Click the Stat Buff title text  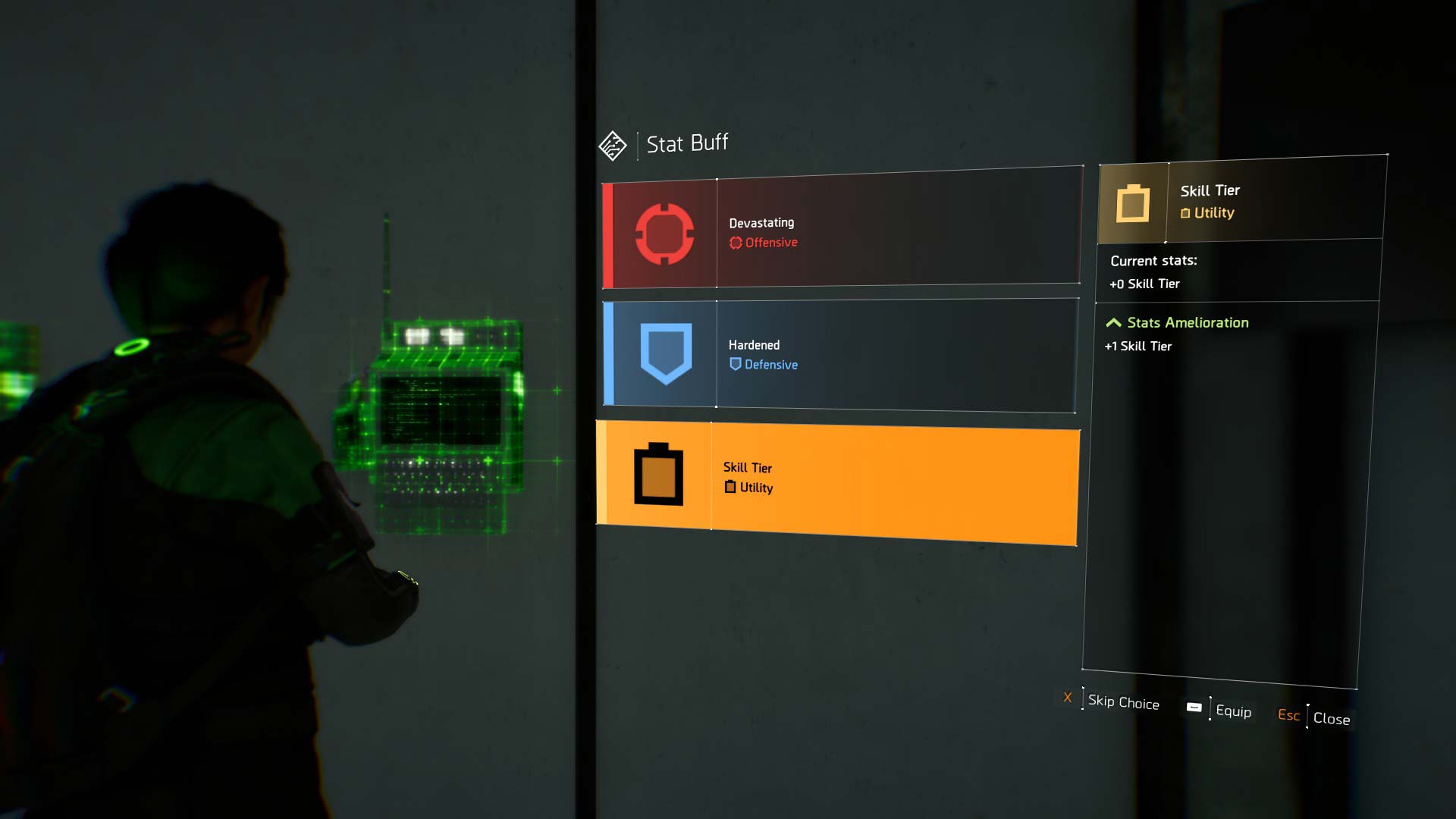click(686, 143)
